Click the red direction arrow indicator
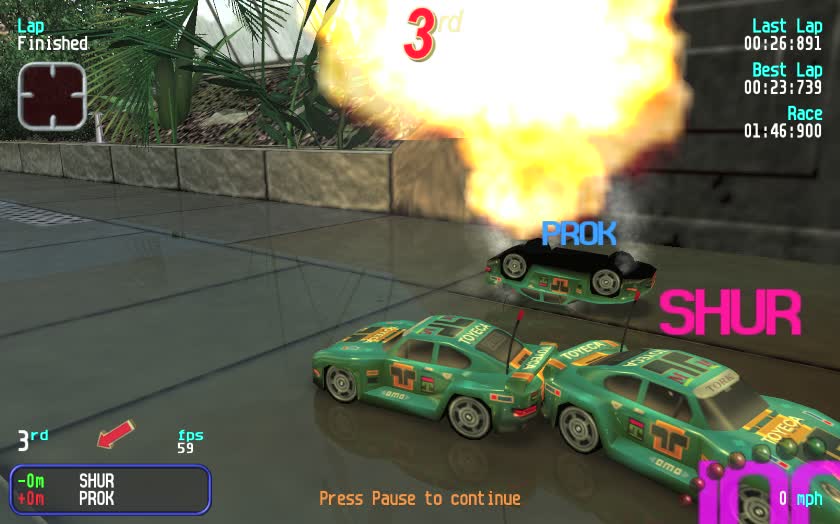This screenshot has width=840, height=524. [x=115, y=435]
